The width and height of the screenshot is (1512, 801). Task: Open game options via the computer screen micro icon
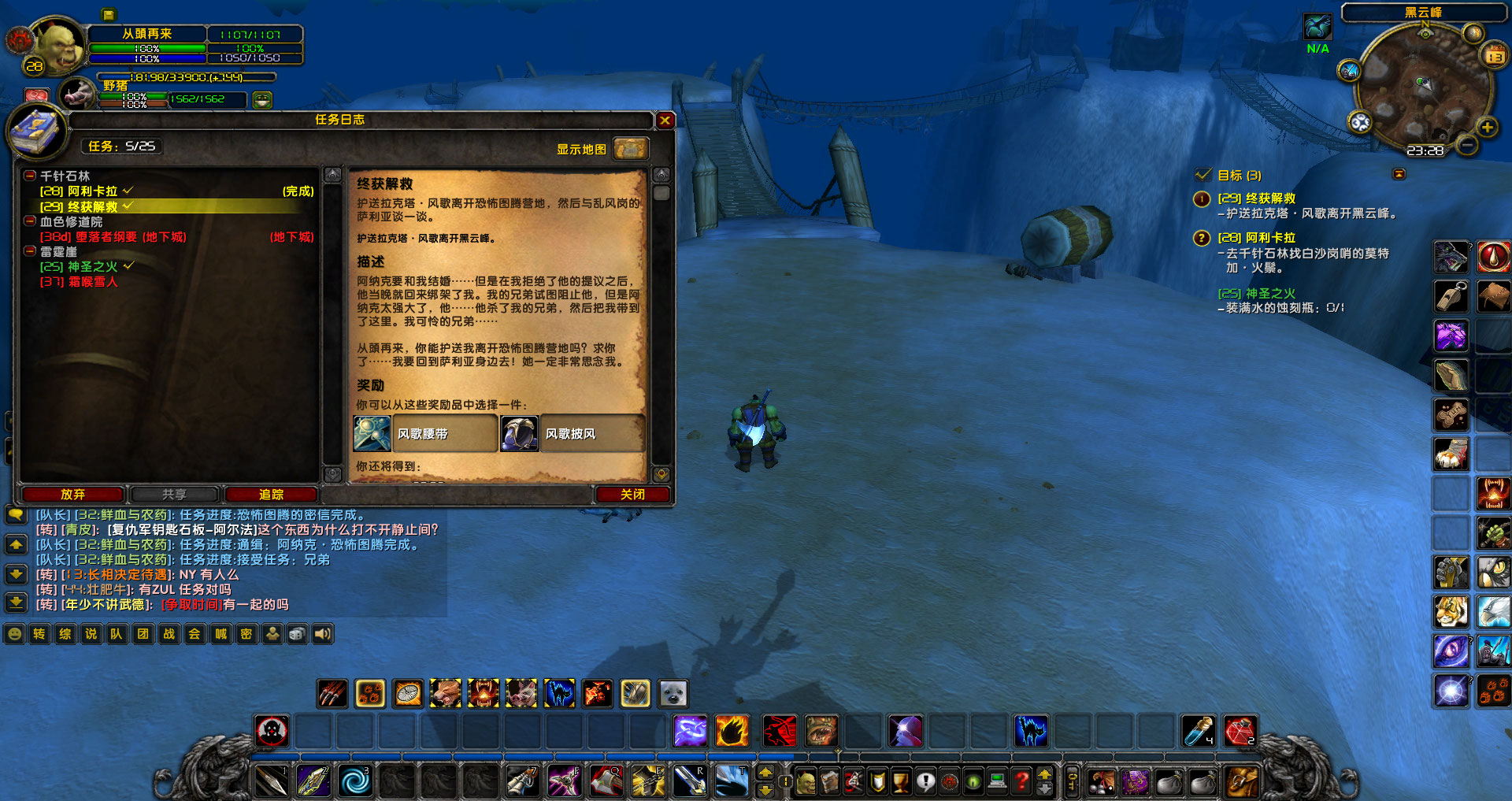click(998, 783)
